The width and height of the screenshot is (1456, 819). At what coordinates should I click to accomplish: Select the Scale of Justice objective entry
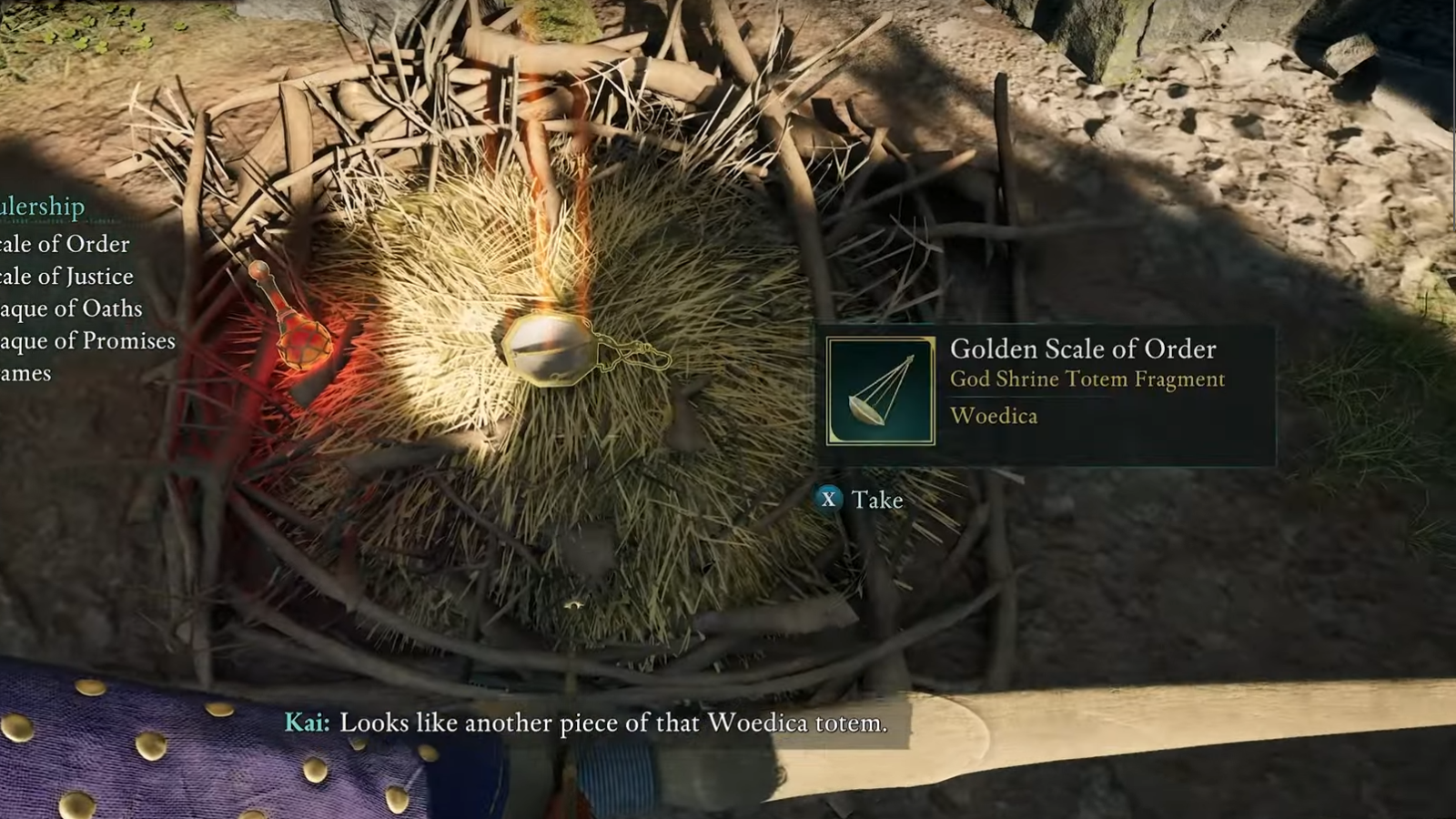tap(66, 277)
